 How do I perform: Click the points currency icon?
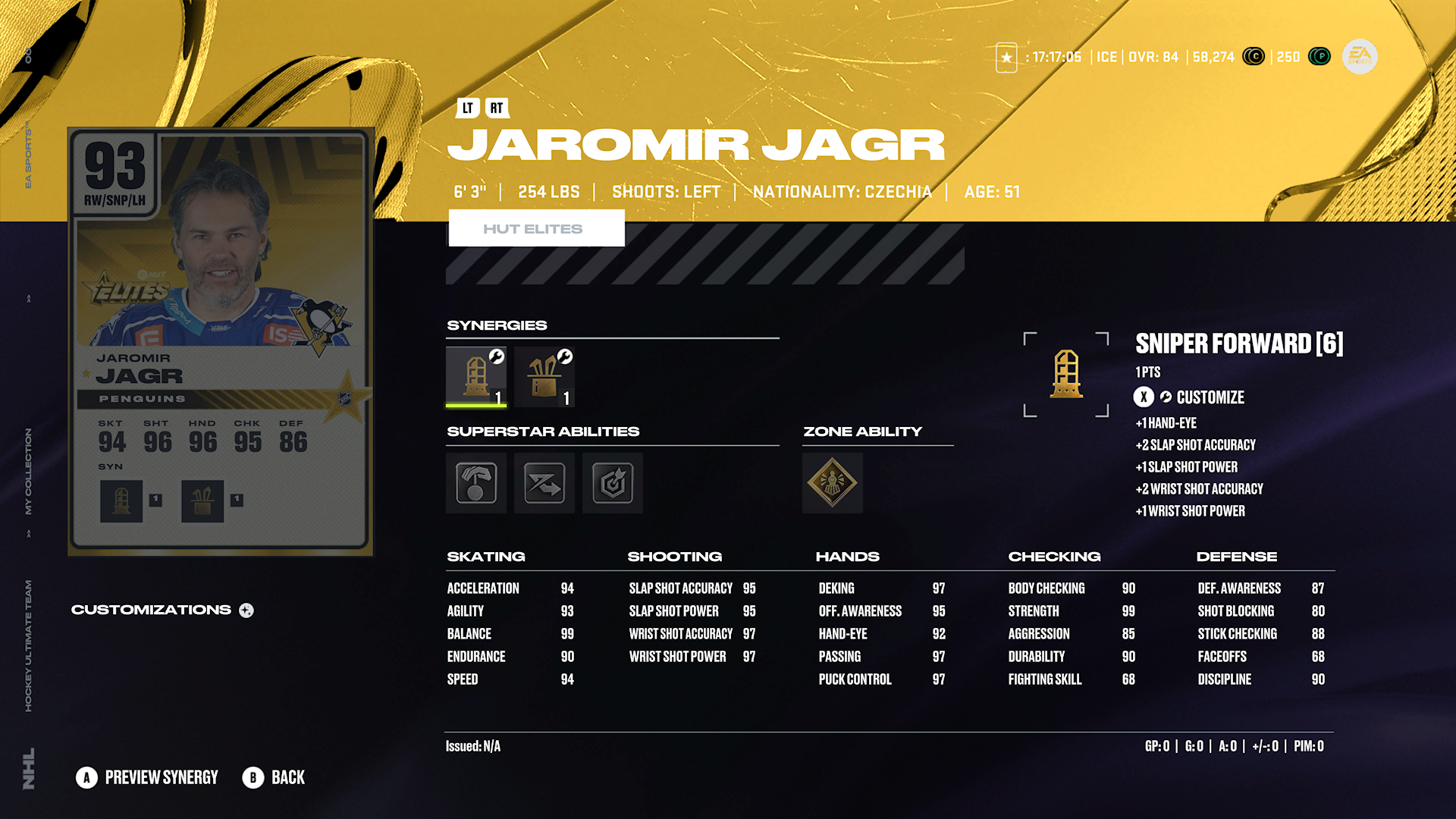[x=1319, y=57]
